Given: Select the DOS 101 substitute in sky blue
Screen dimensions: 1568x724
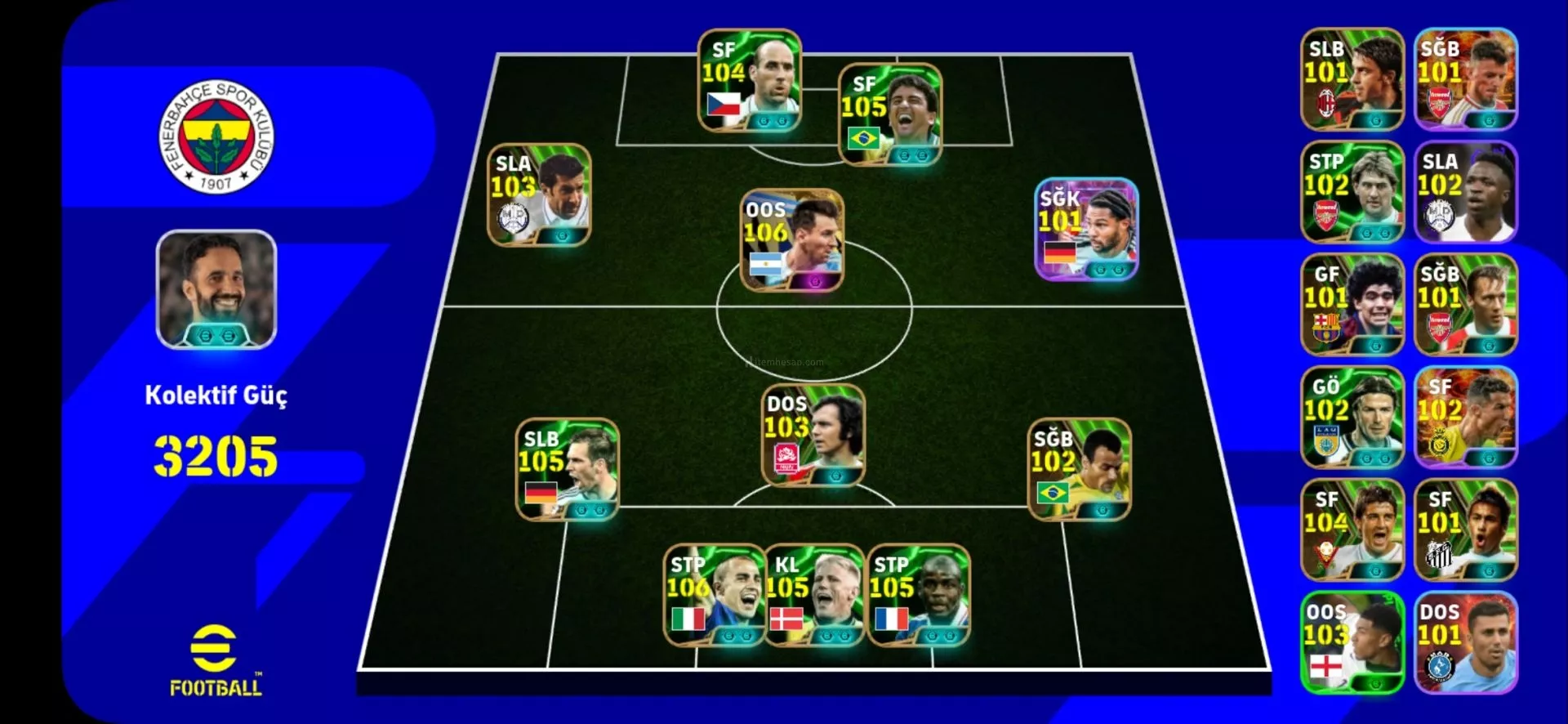Looking at the screenshot, I should [x=1465, y=642].
